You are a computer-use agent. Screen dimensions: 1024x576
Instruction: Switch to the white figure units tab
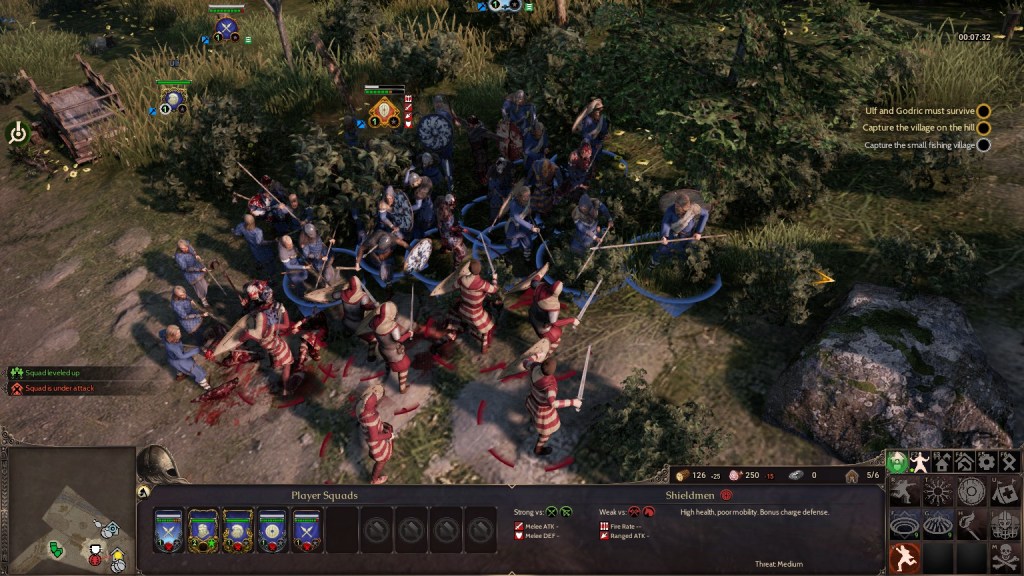coord(921,461)
